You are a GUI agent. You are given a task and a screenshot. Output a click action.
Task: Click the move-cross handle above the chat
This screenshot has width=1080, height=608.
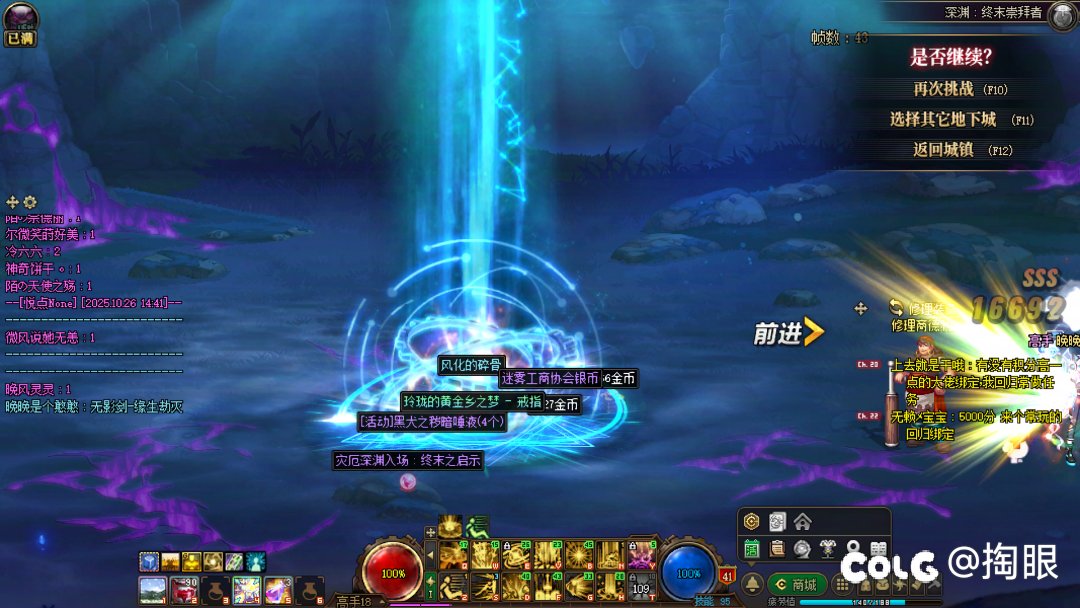click(x=13, y=202)
